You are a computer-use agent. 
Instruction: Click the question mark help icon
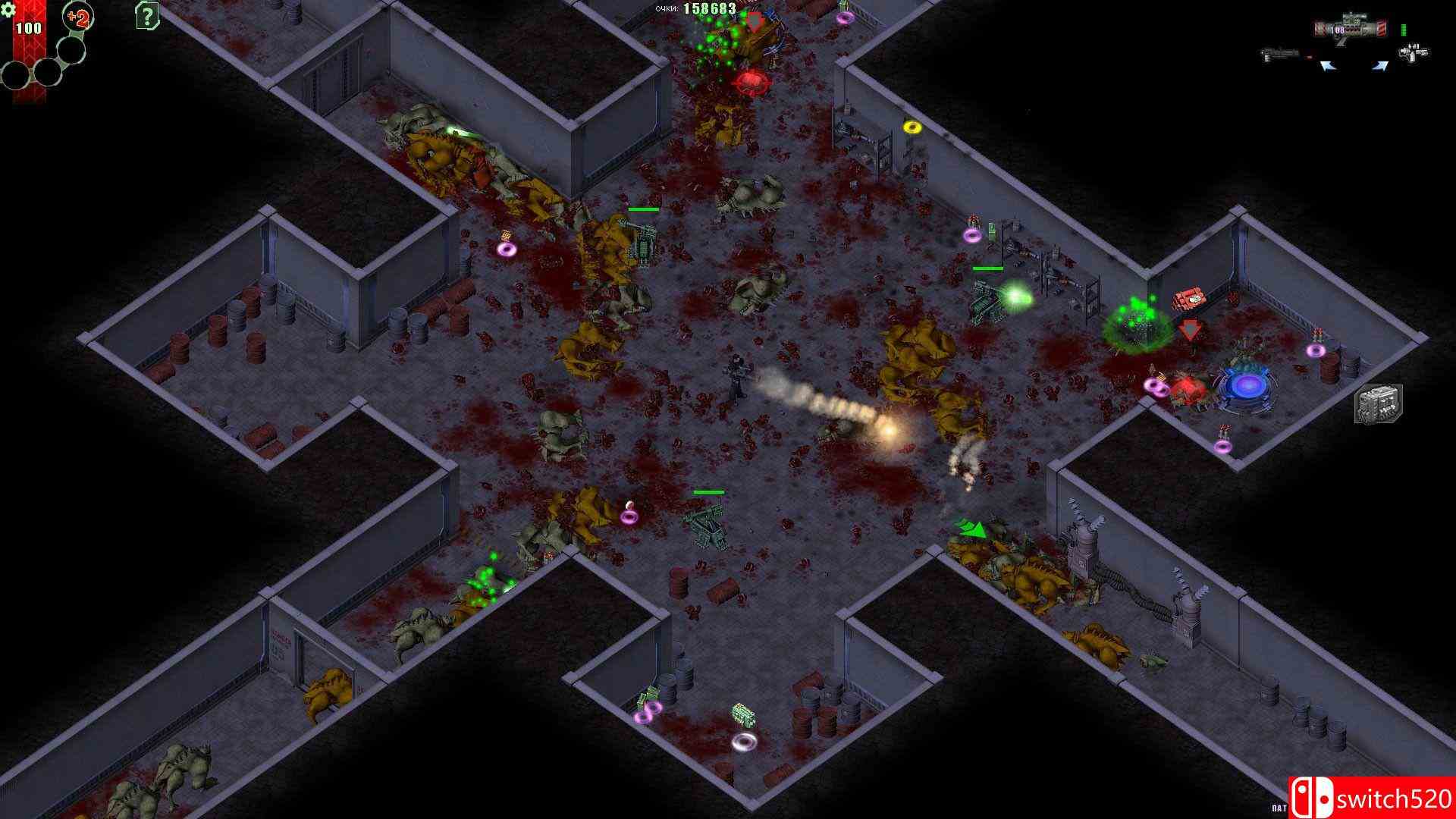146,17
